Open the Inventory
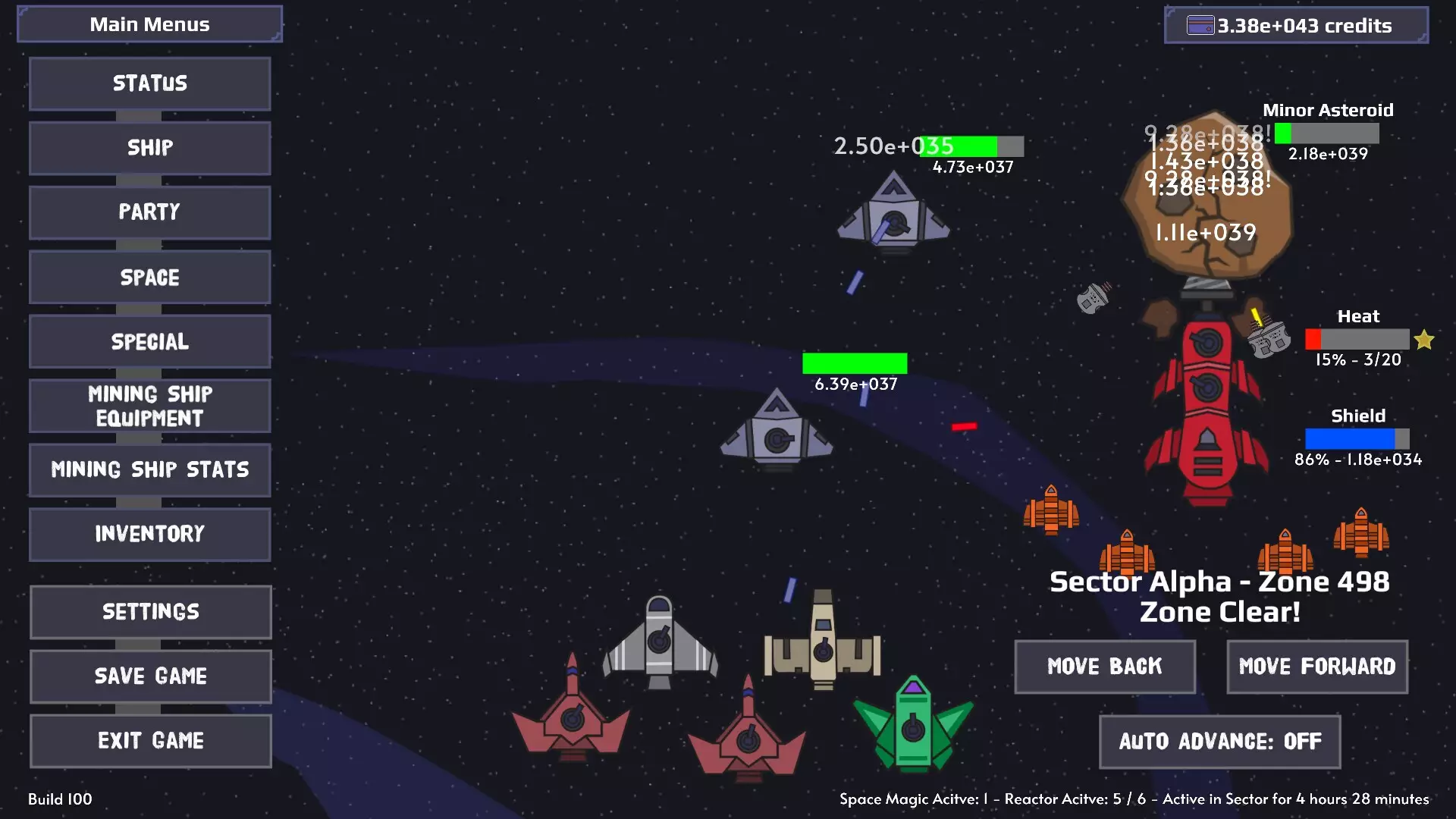 click(149, 534)
